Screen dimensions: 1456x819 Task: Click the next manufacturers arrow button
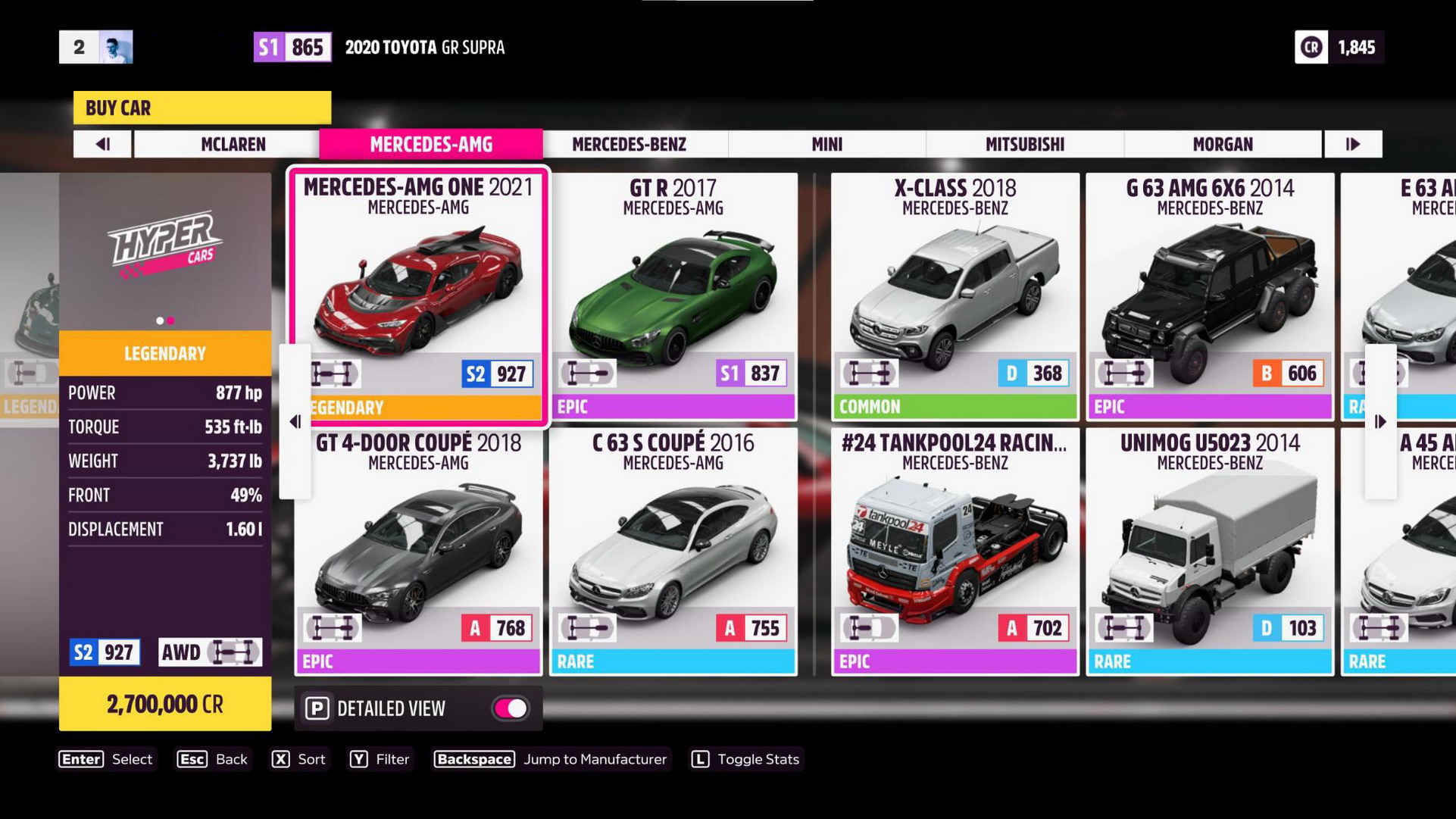[x=1353, y=144]
